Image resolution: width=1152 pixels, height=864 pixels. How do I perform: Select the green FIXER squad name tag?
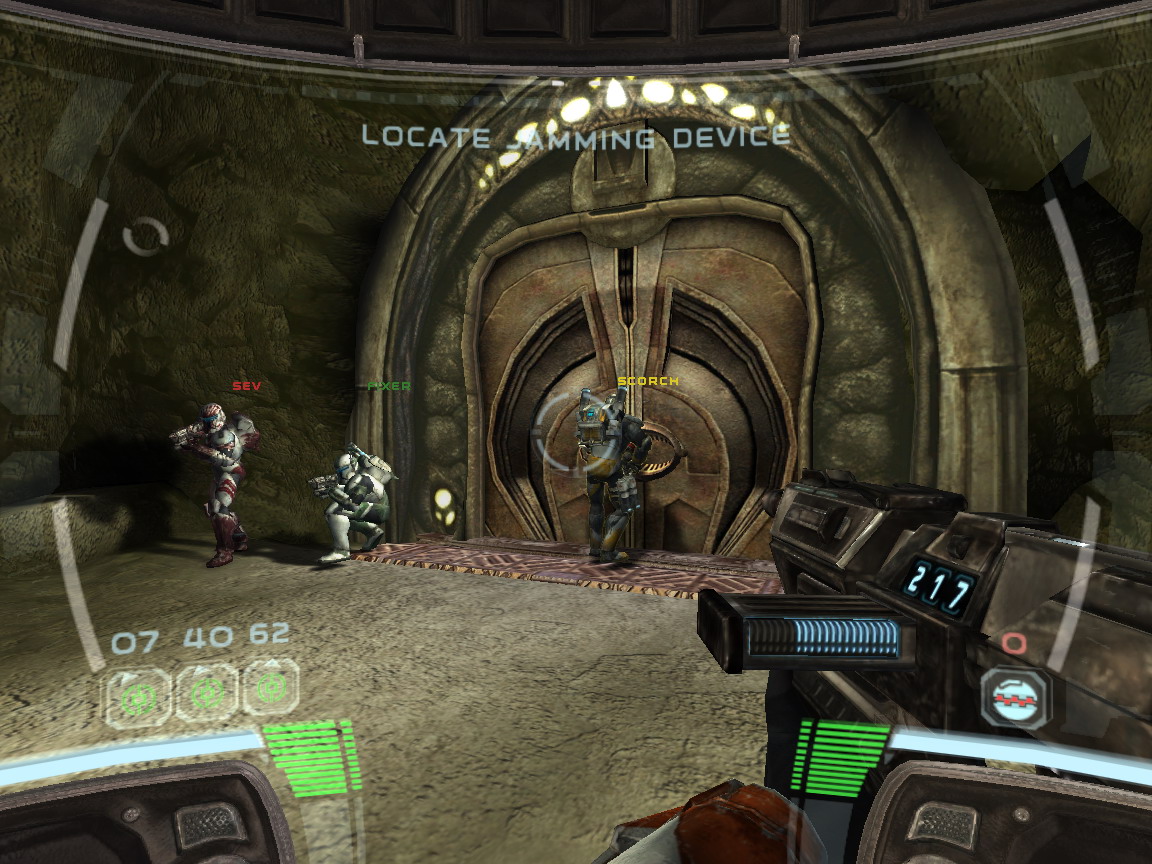pyautogui.click(x=389, y=386)
